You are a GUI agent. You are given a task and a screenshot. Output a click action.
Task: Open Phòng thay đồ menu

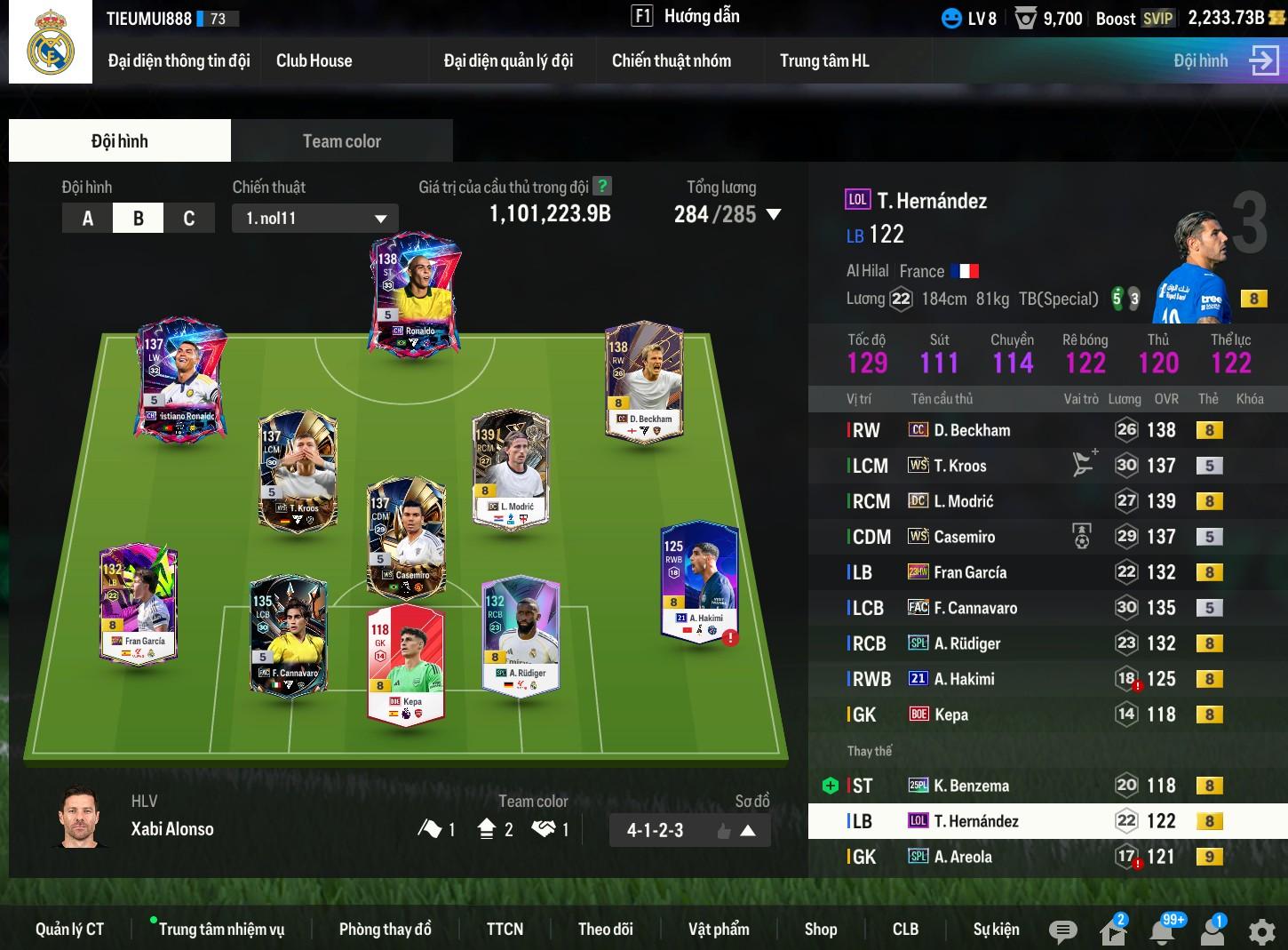tap(385, 929)
